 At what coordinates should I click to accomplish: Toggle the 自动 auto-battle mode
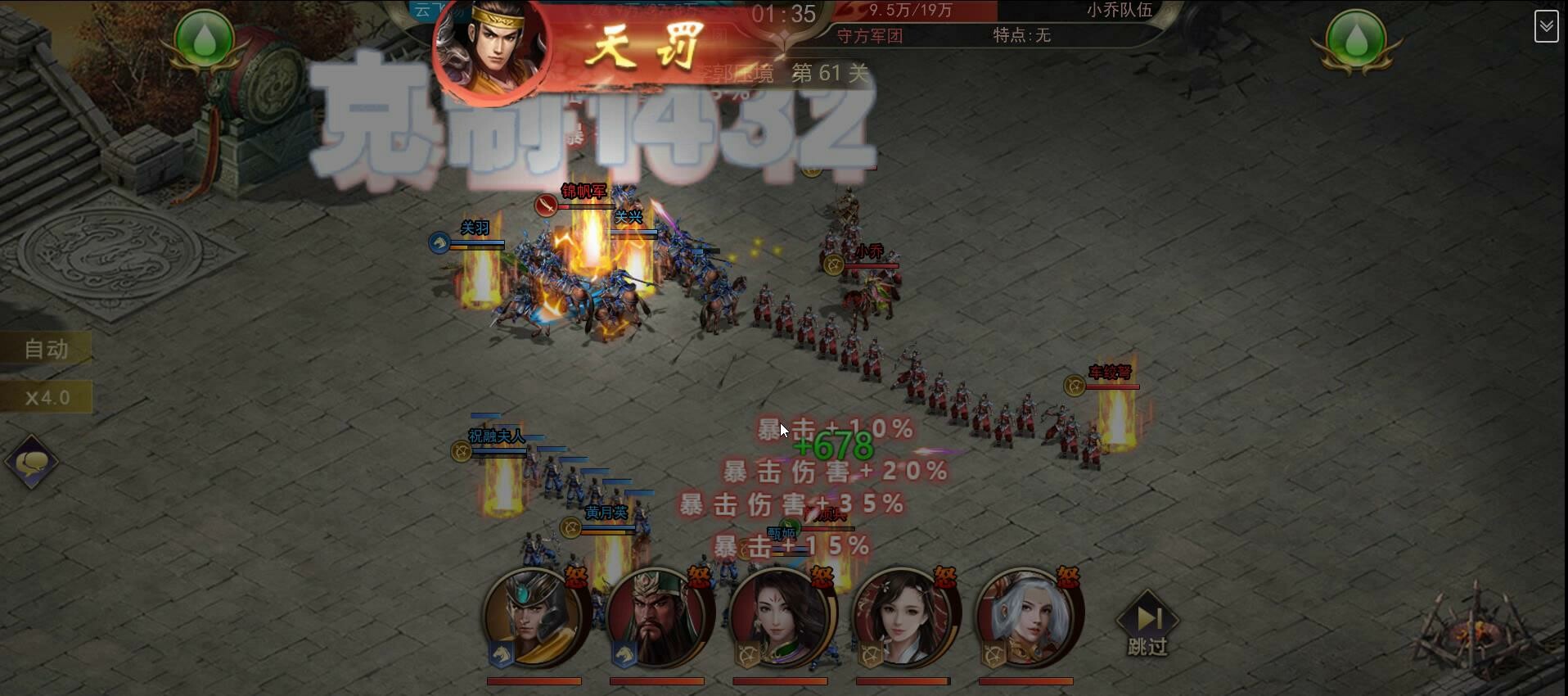[47, 347]
